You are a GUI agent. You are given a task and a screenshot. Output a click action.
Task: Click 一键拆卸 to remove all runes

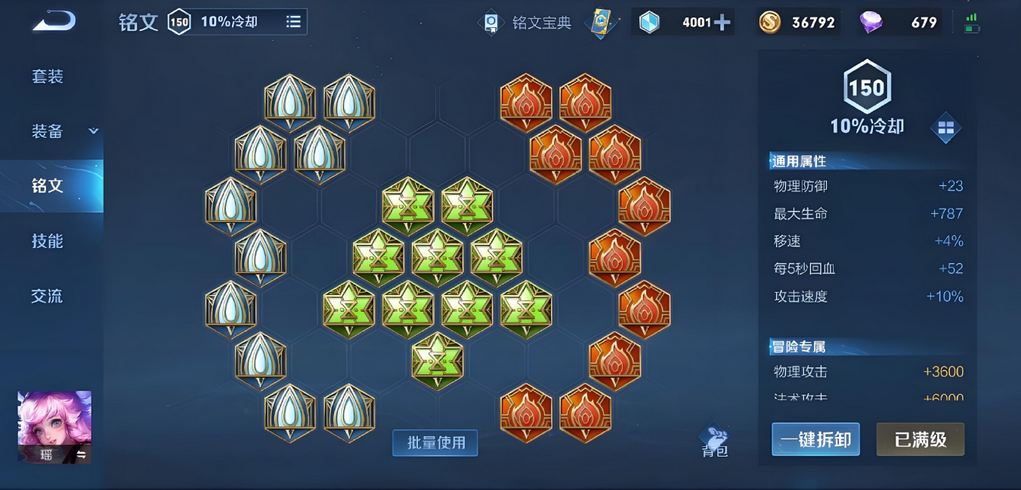(x=815, y=439)
